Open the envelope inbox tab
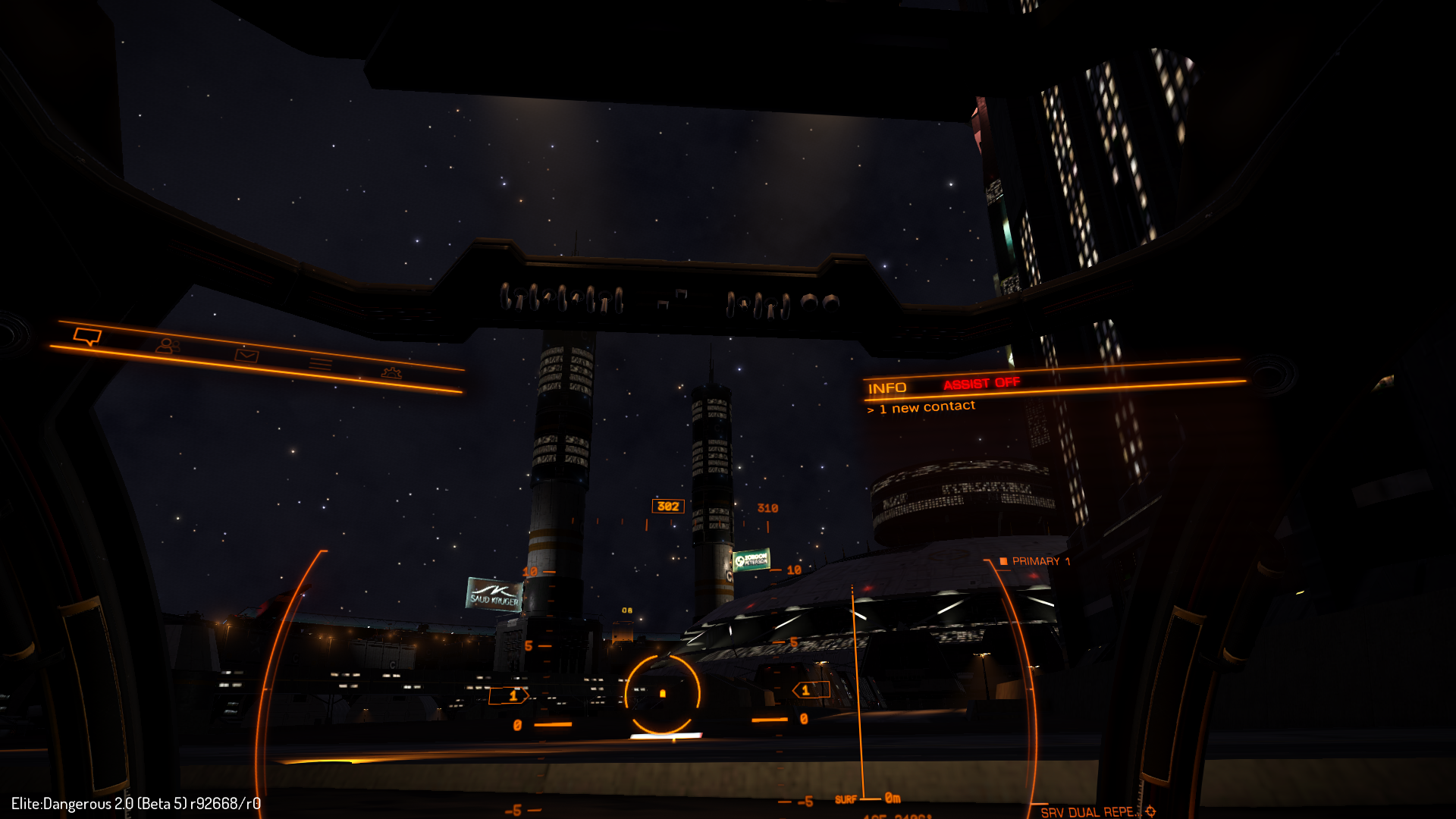The height and width of the screenshot is (819, 1456). click(x=246, y=355)
